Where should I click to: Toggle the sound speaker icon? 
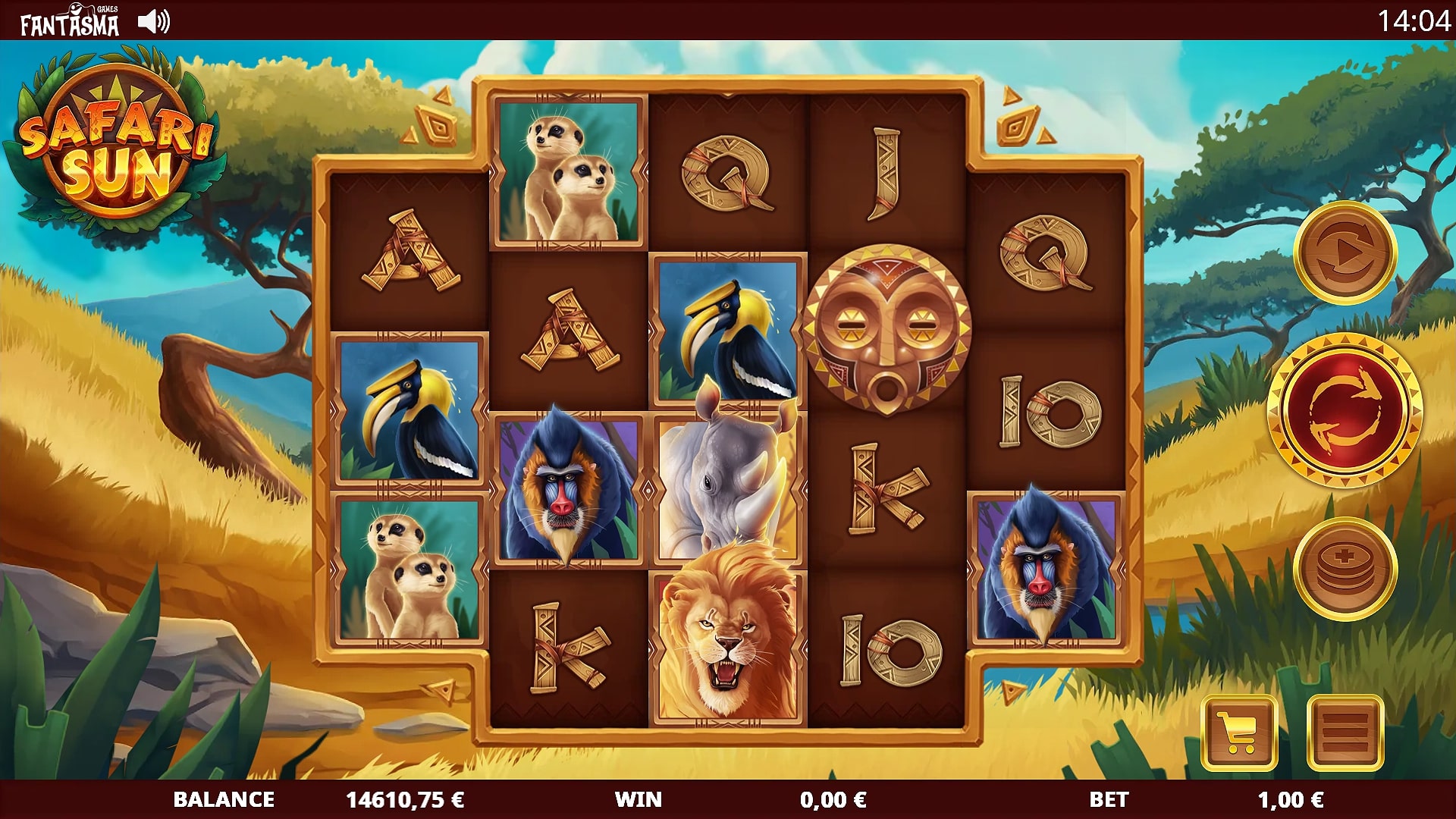154,21
